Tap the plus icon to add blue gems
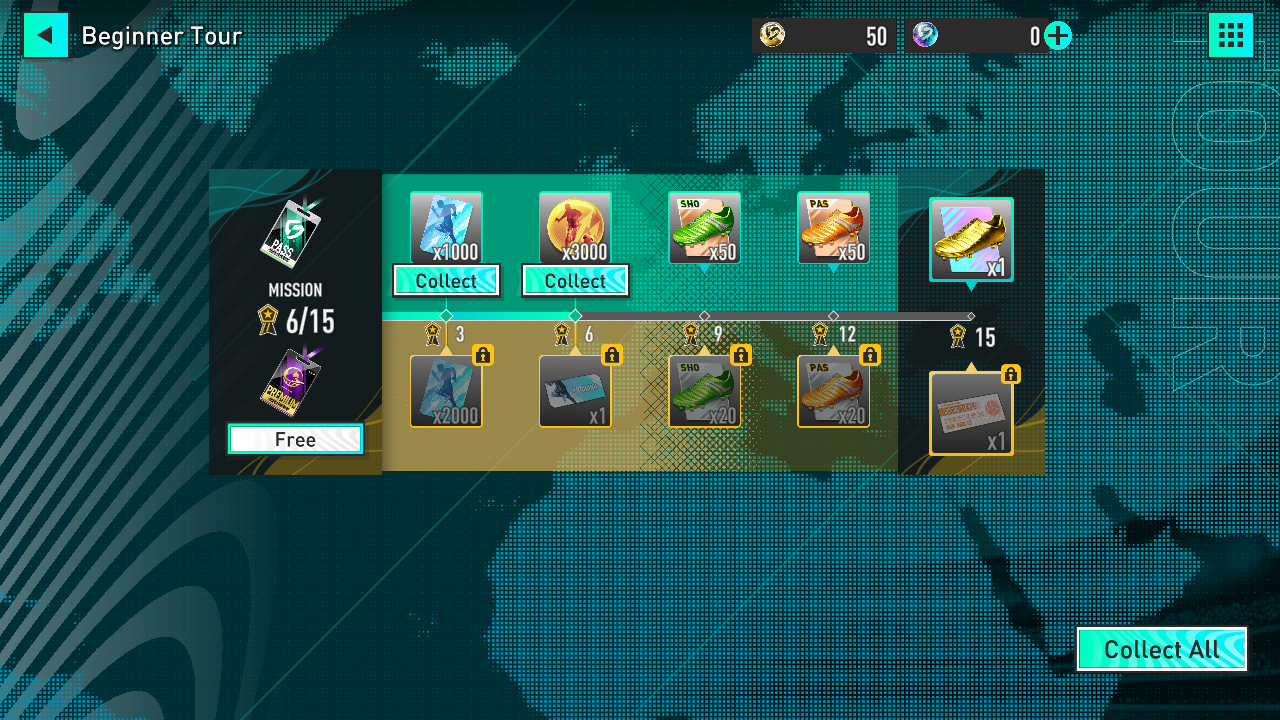 1055,35
